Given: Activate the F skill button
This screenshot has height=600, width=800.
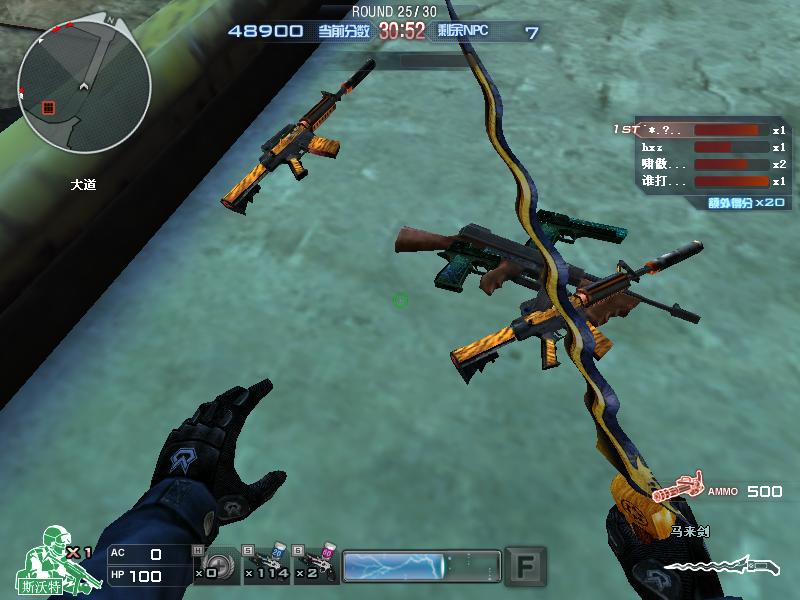Looking at the screenshot, I should coord(525,565).
